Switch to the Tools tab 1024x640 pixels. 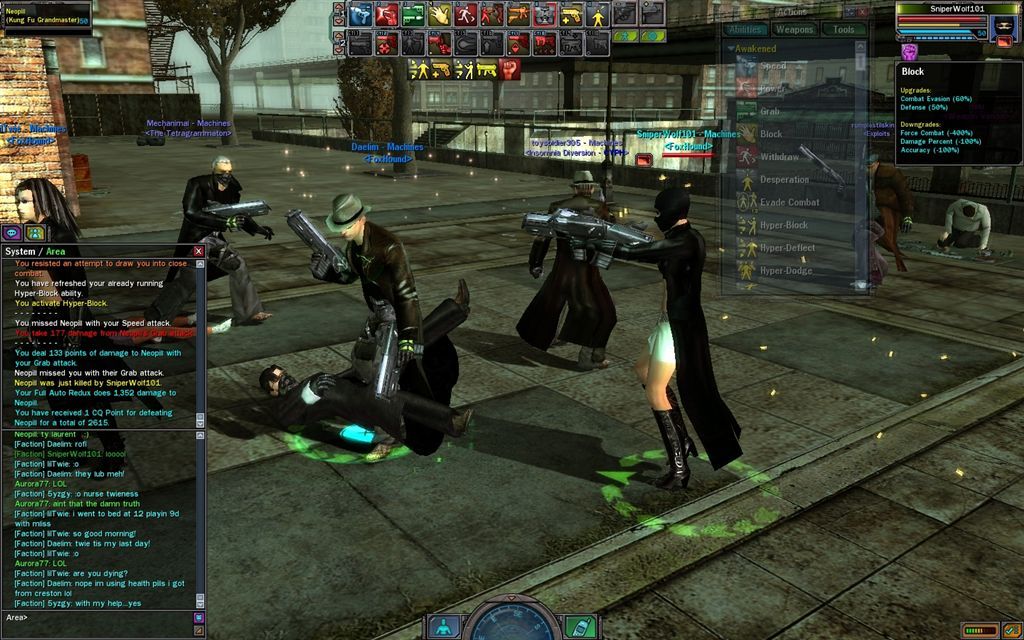tap(843, 30)
